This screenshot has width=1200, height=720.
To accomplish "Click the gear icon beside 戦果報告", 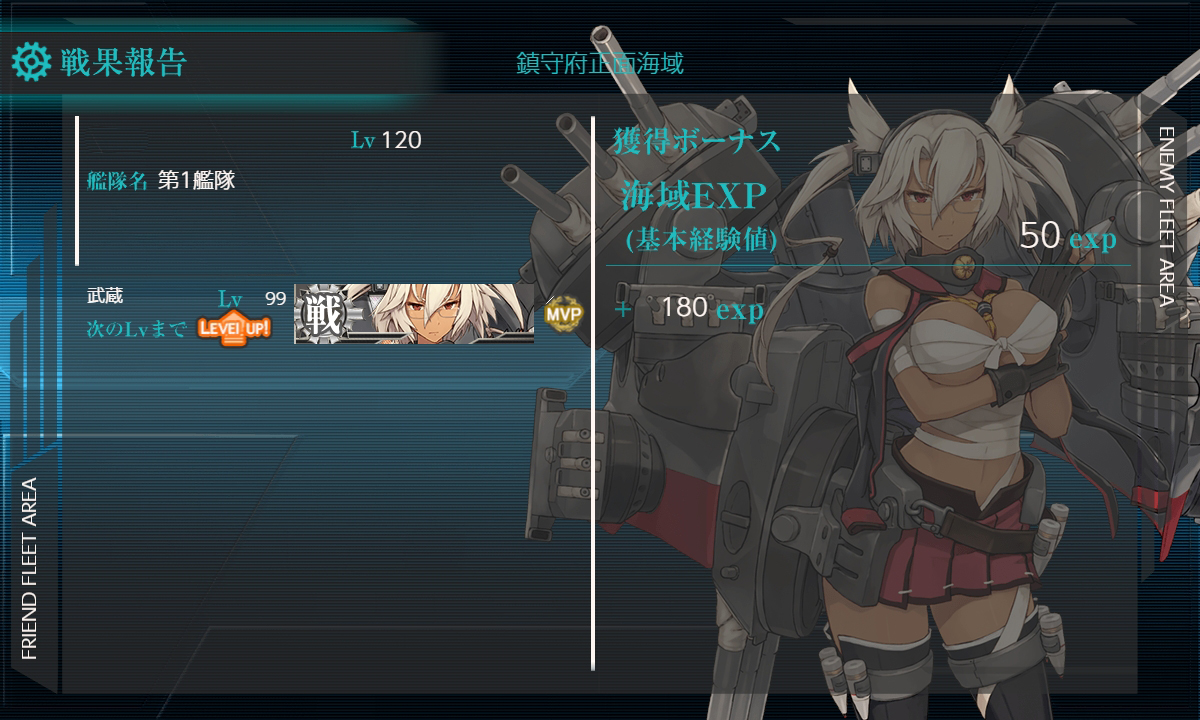I will [x=31, y=62].
